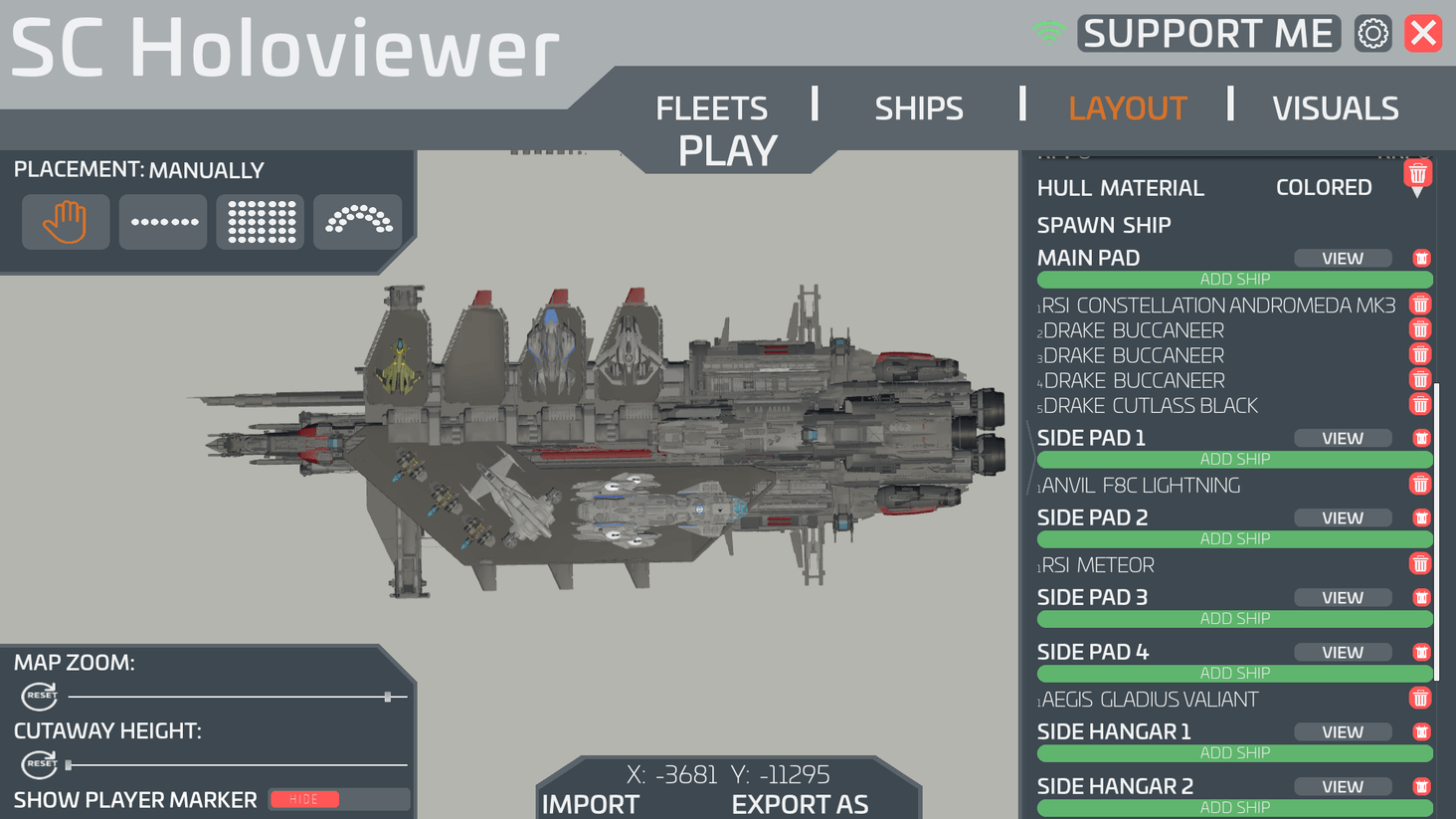Add a ship to Side Pad 4
Image resolution: width=1456 pixels, height=819 pixels.
tap(1234, 673)
